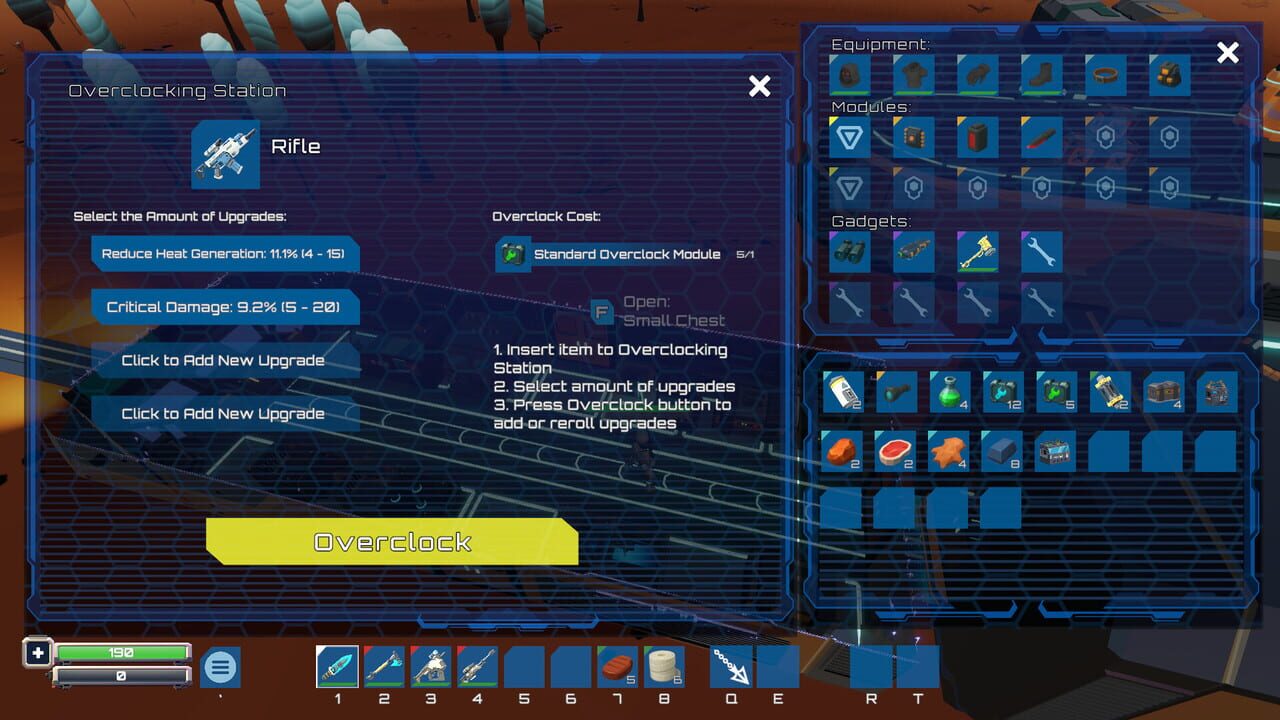Select the yellow battery canister in inventory

coord(1109,391)
